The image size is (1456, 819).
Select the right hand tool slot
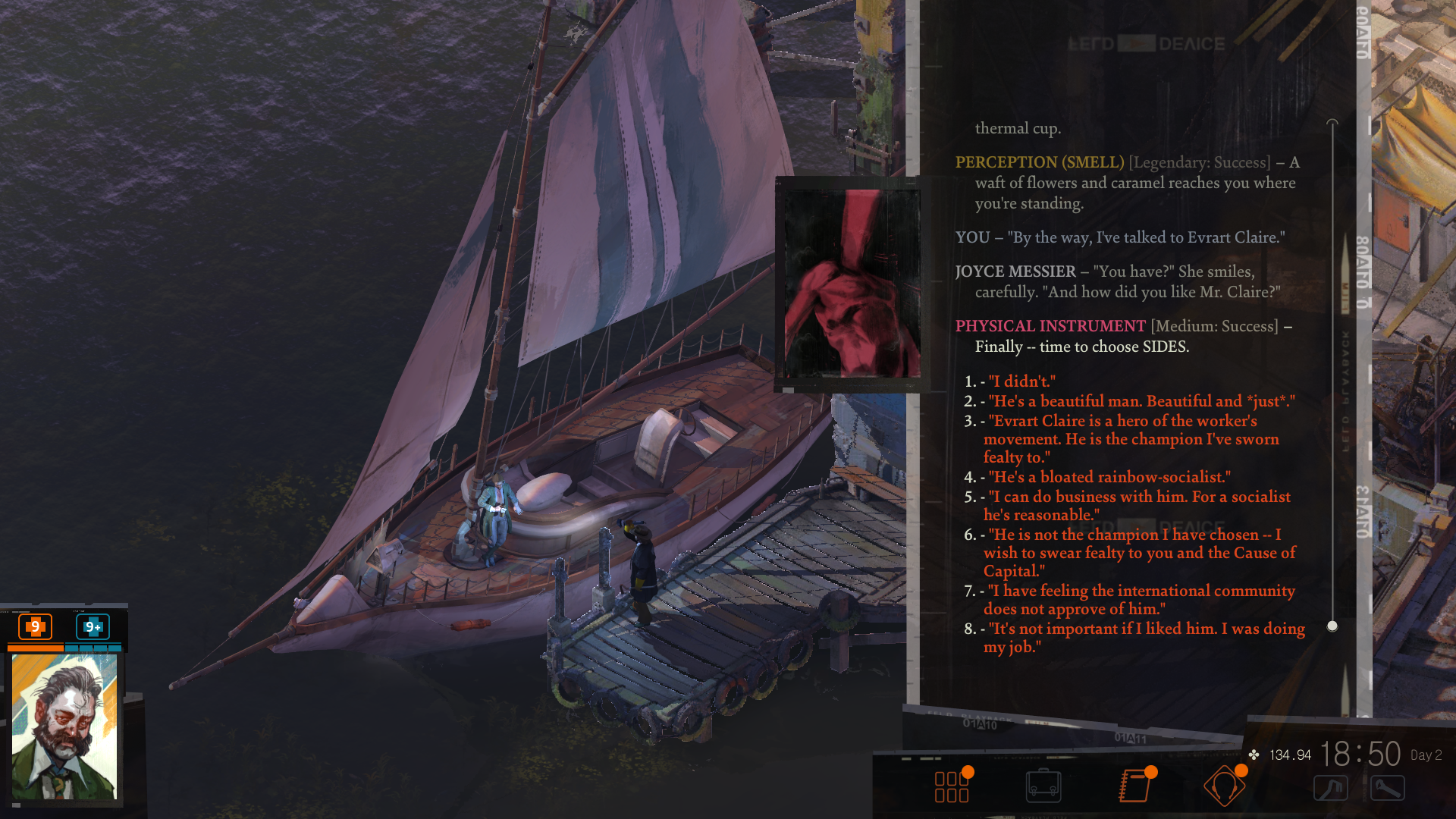1388,788
